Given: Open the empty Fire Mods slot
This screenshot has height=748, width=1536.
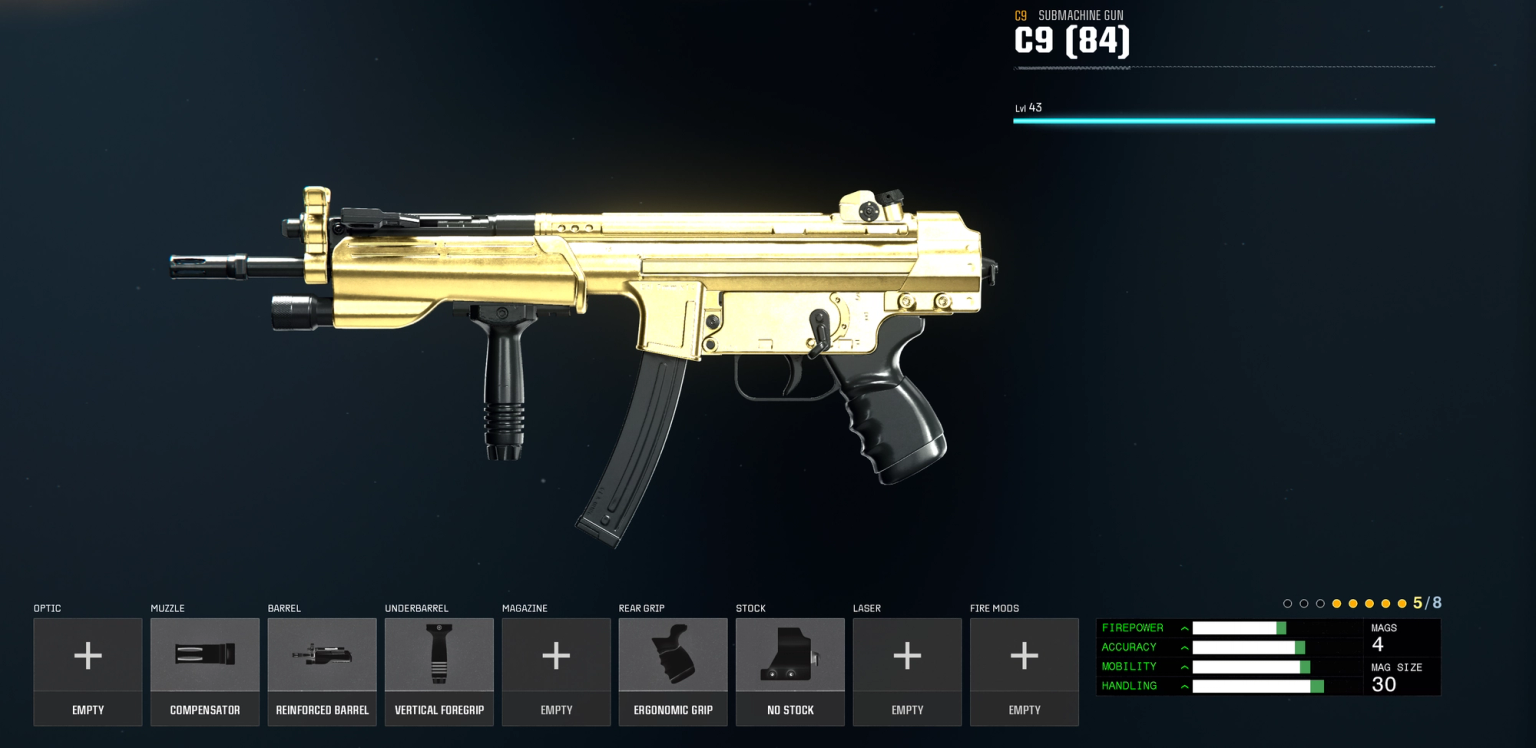Looking at the screenshot, I should (x=1024, y=655).
